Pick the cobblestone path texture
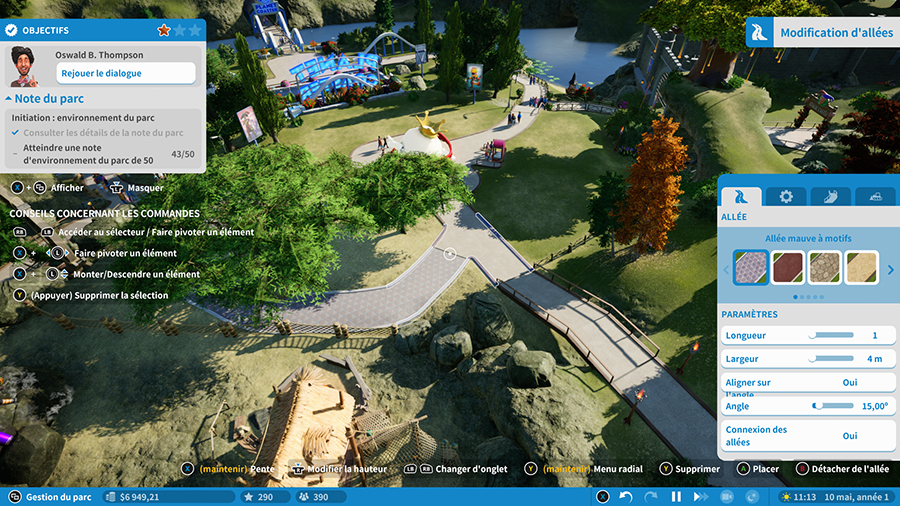 point(825,268)
